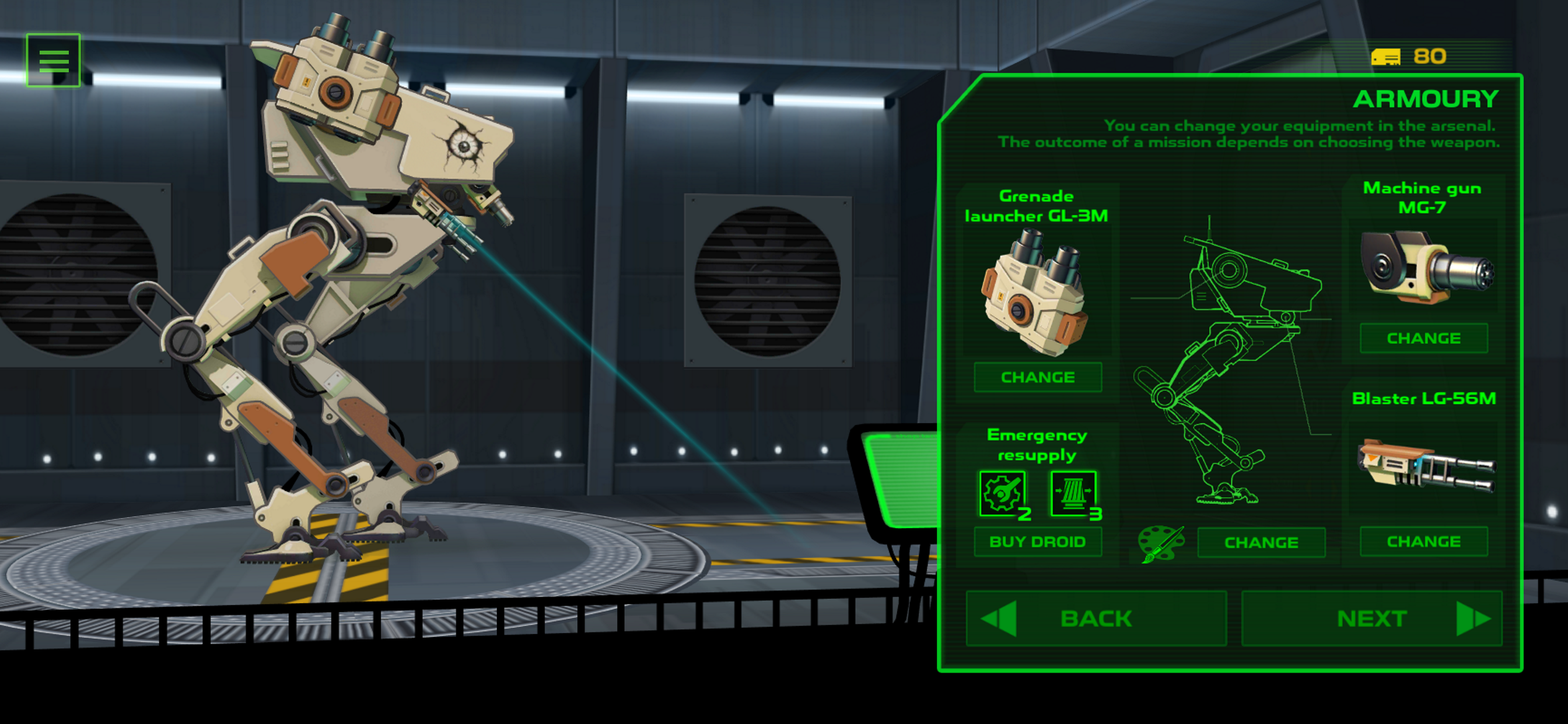The width and height of the screenshot is (1568, 724).
Task: Go back from the Armoury
Action: tap(1095, 618)
